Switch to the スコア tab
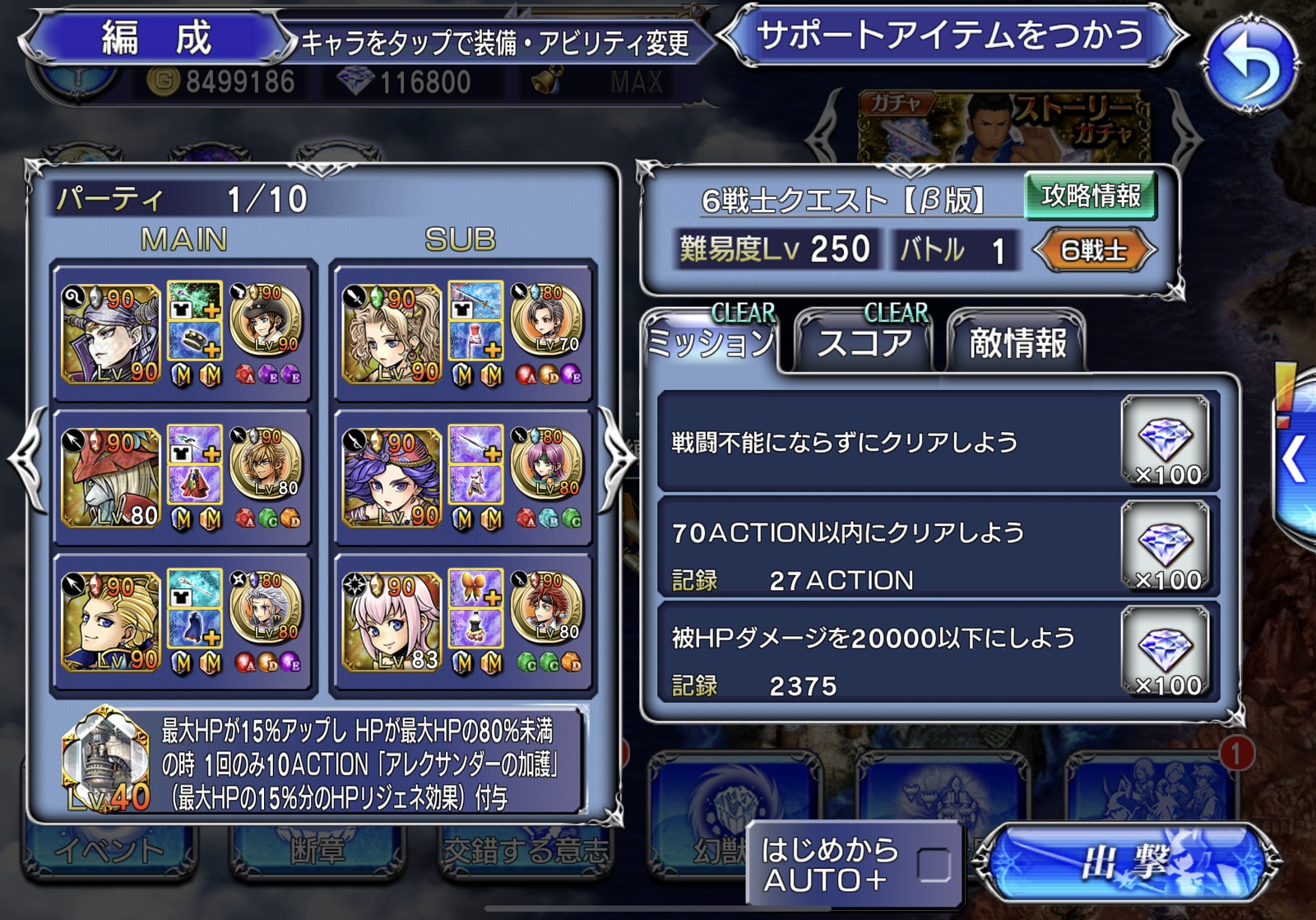The width and height of the screenshot is (1316, 920). 864,340
